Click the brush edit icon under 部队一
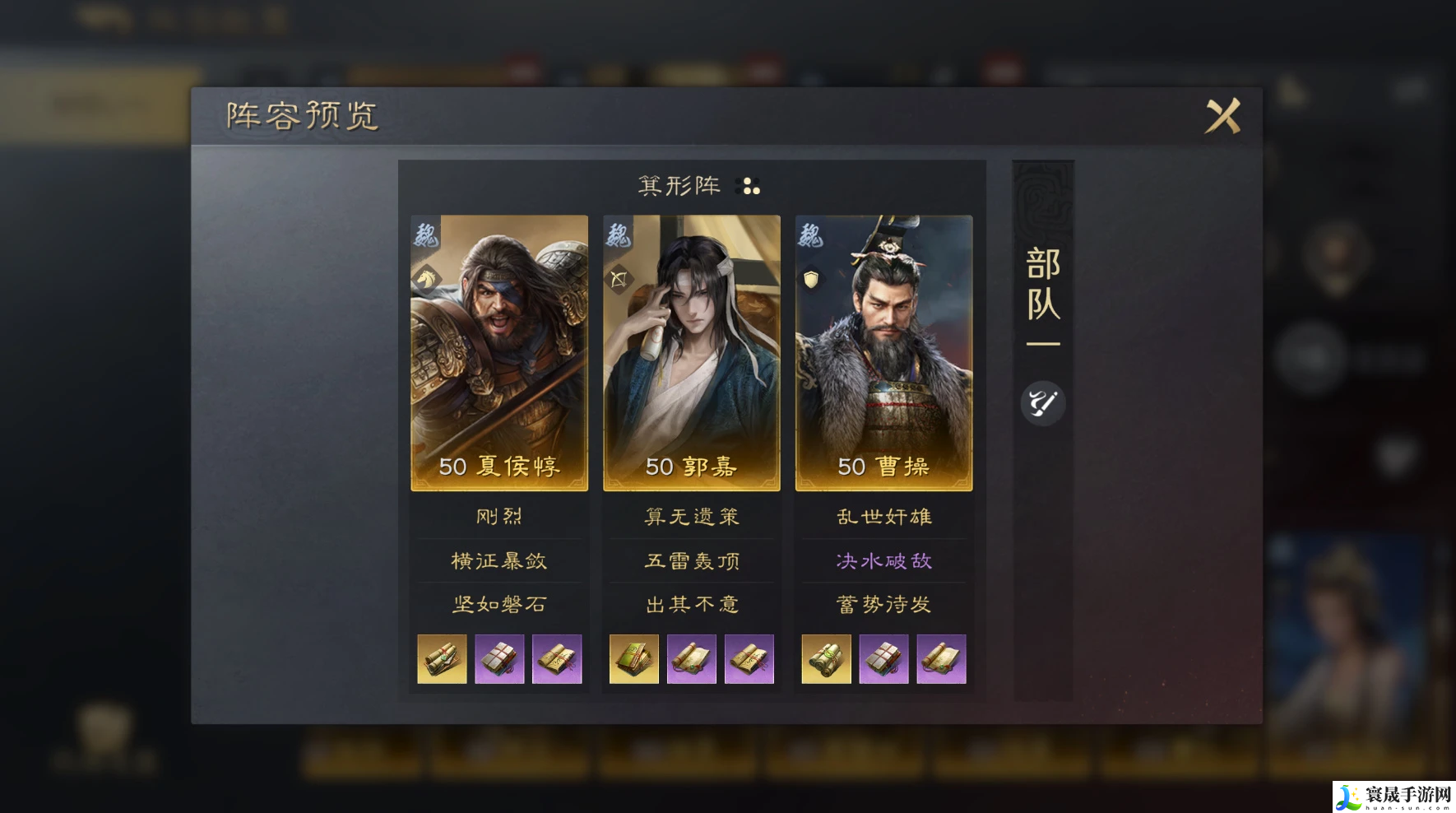The width and height of the screenshot is (1456, 813). click(x=1042, y=403)
